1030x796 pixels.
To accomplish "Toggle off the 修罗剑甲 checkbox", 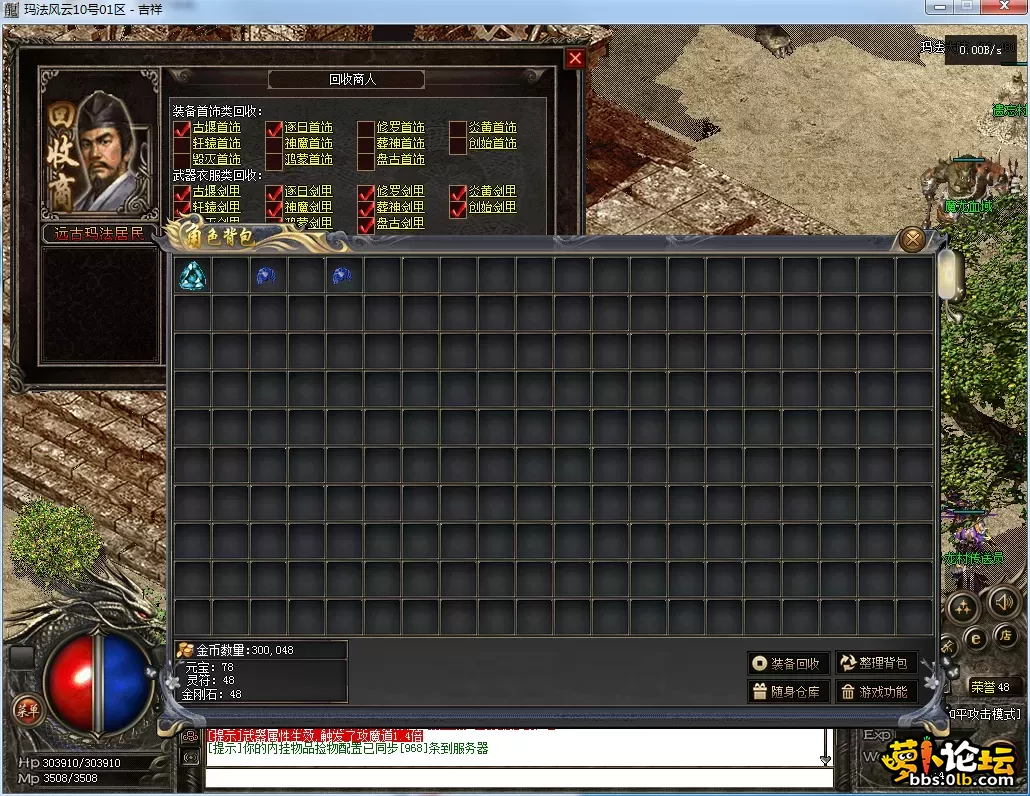I will click(x=366, y=192).
